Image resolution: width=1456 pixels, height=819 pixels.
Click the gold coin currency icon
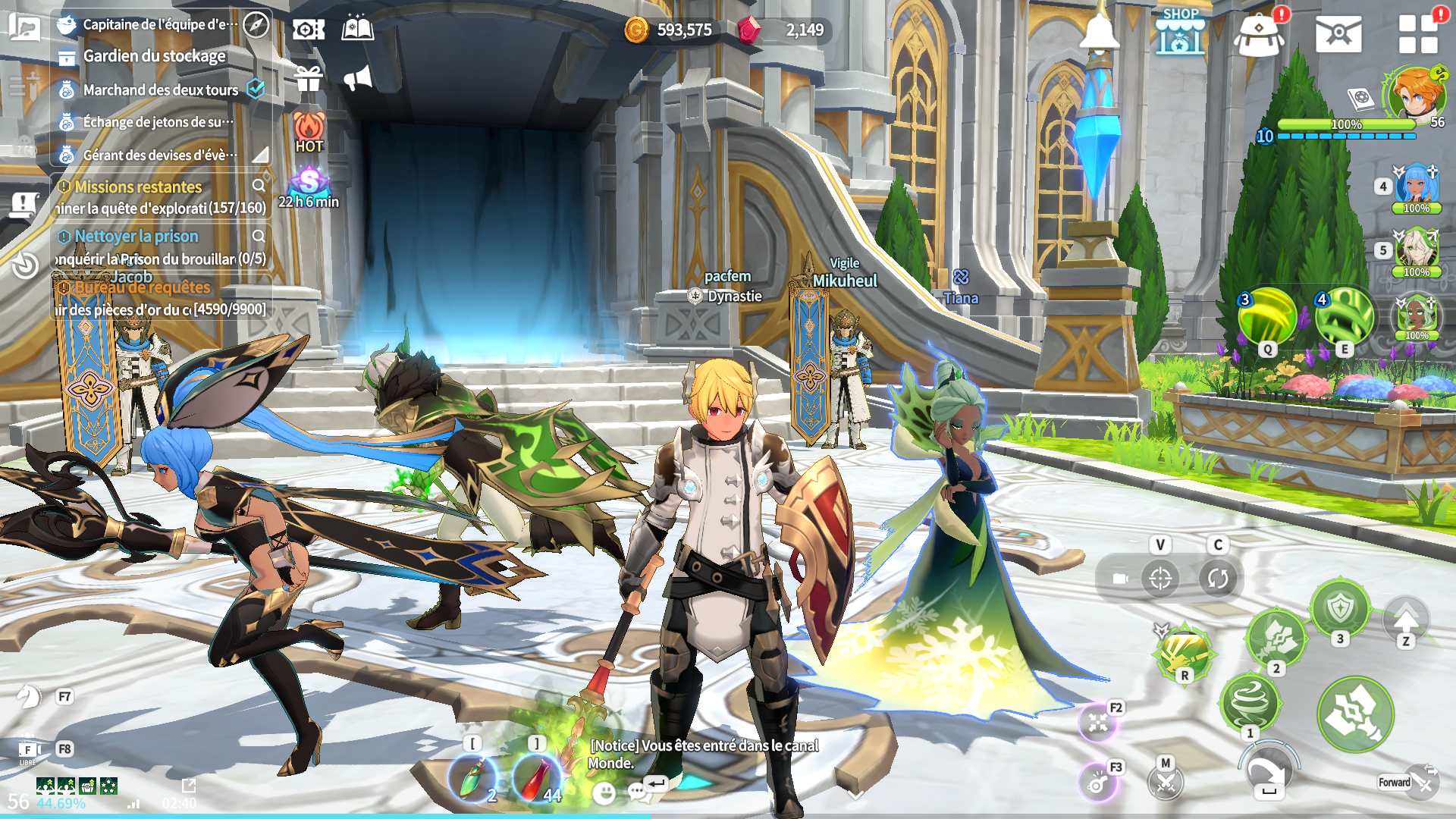point(636,30)
